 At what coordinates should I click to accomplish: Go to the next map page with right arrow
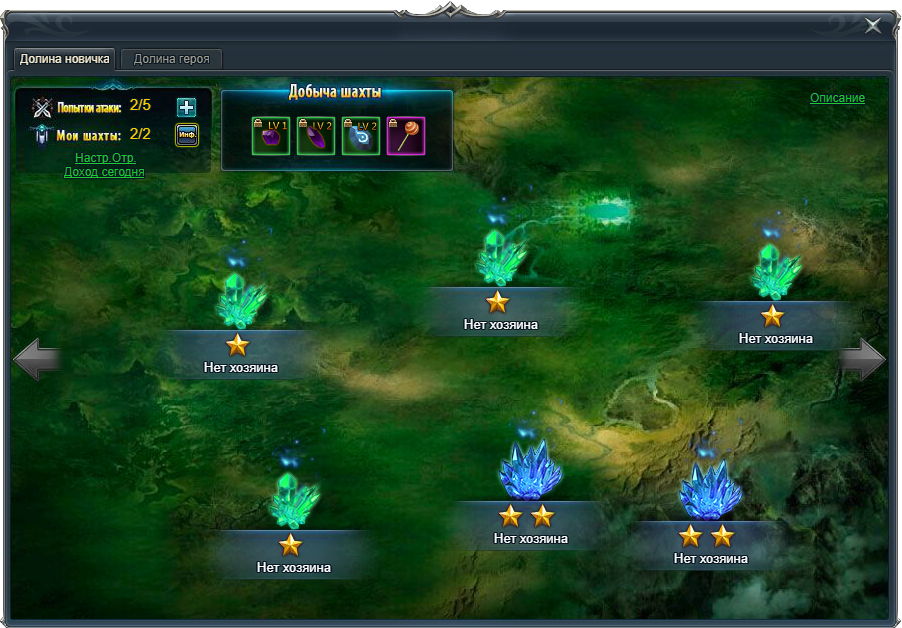pos(862,360)
